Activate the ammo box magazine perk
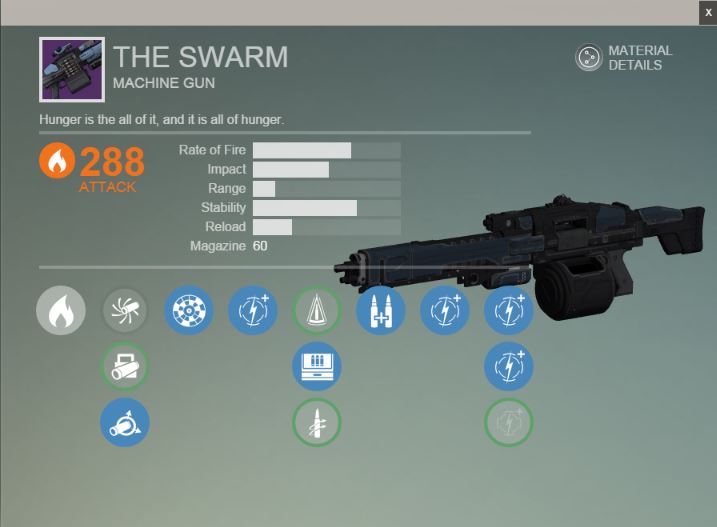The height and width of the screenshot is (527, 717). click(317, 367)
